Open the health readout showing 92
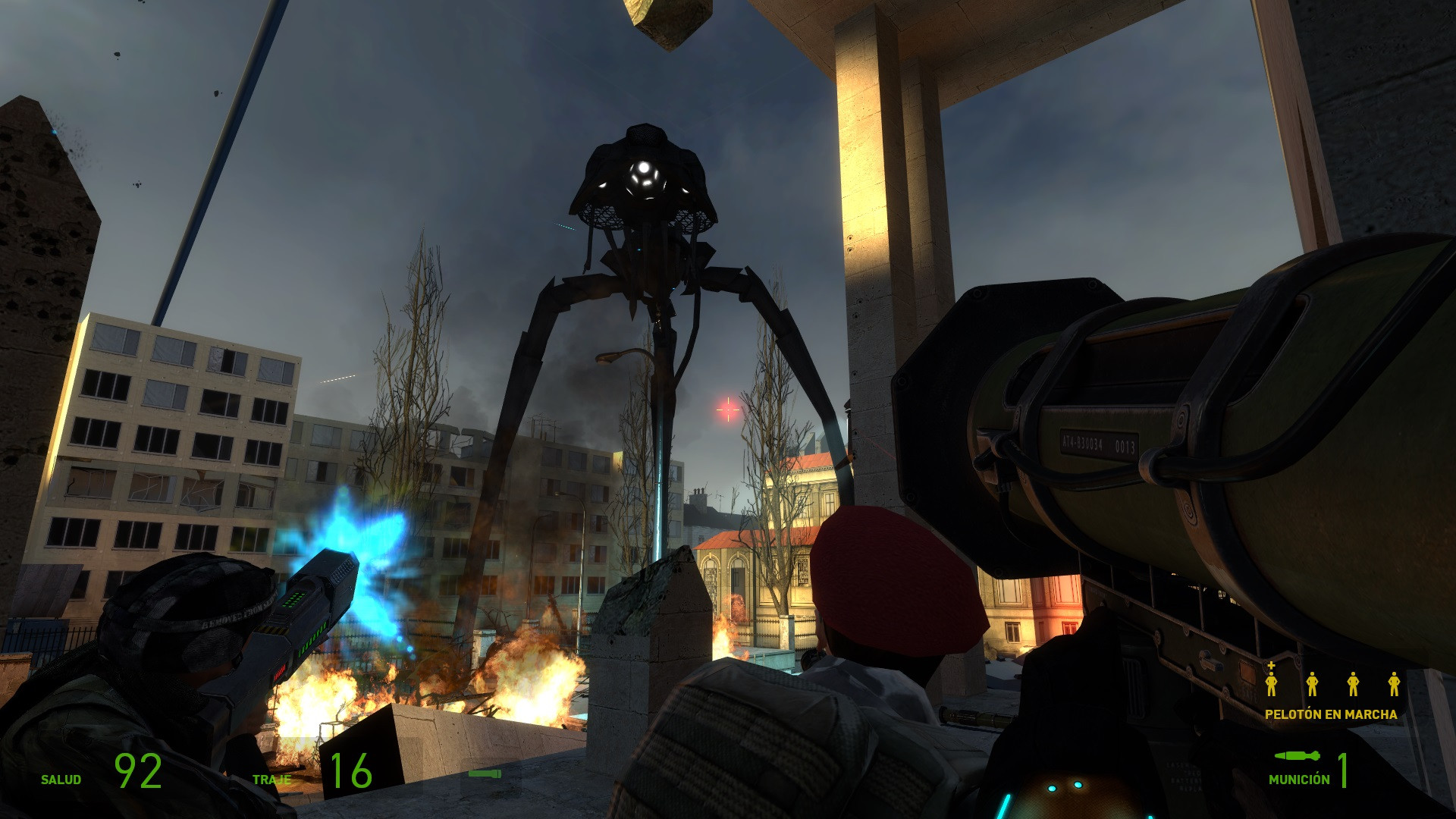This screenshot has width=1456, height=819. [138, 770]
